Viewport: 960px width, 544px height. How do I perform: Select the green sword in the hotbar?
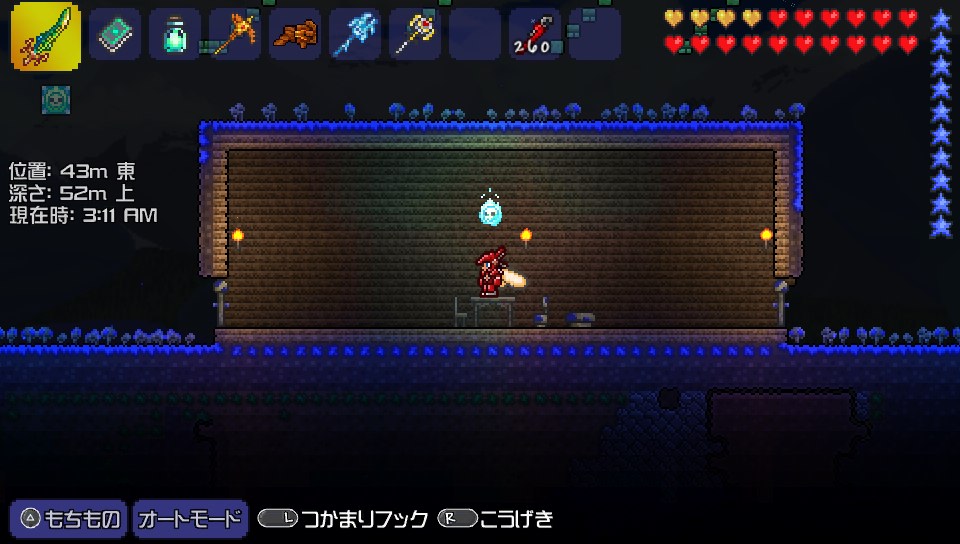tap(46, 36)
